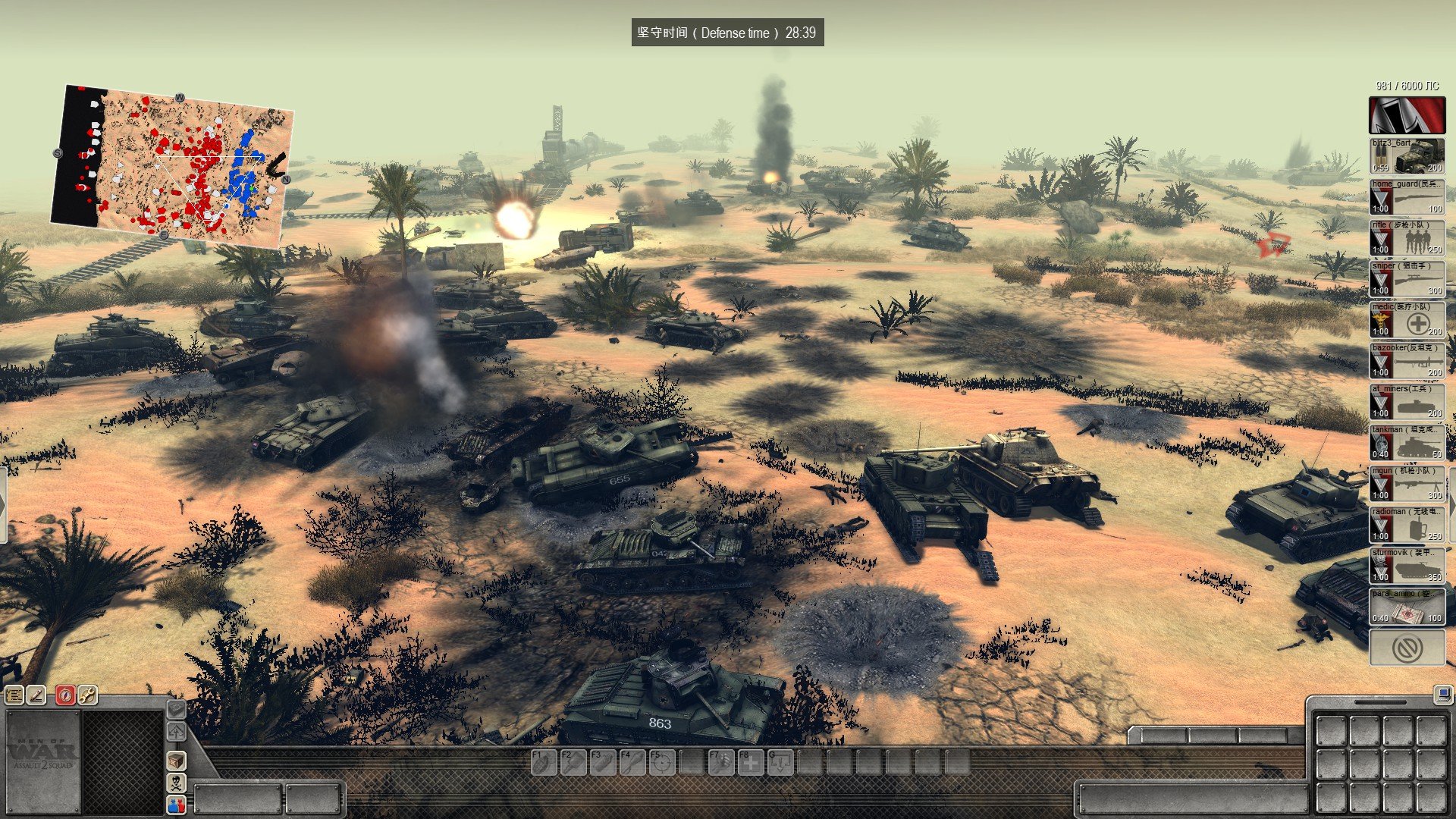Image resolution: width=1456 pixels, height=819 pixels.
Task: Request a sniper reinforcement
Action: [x=1407, y=278]
